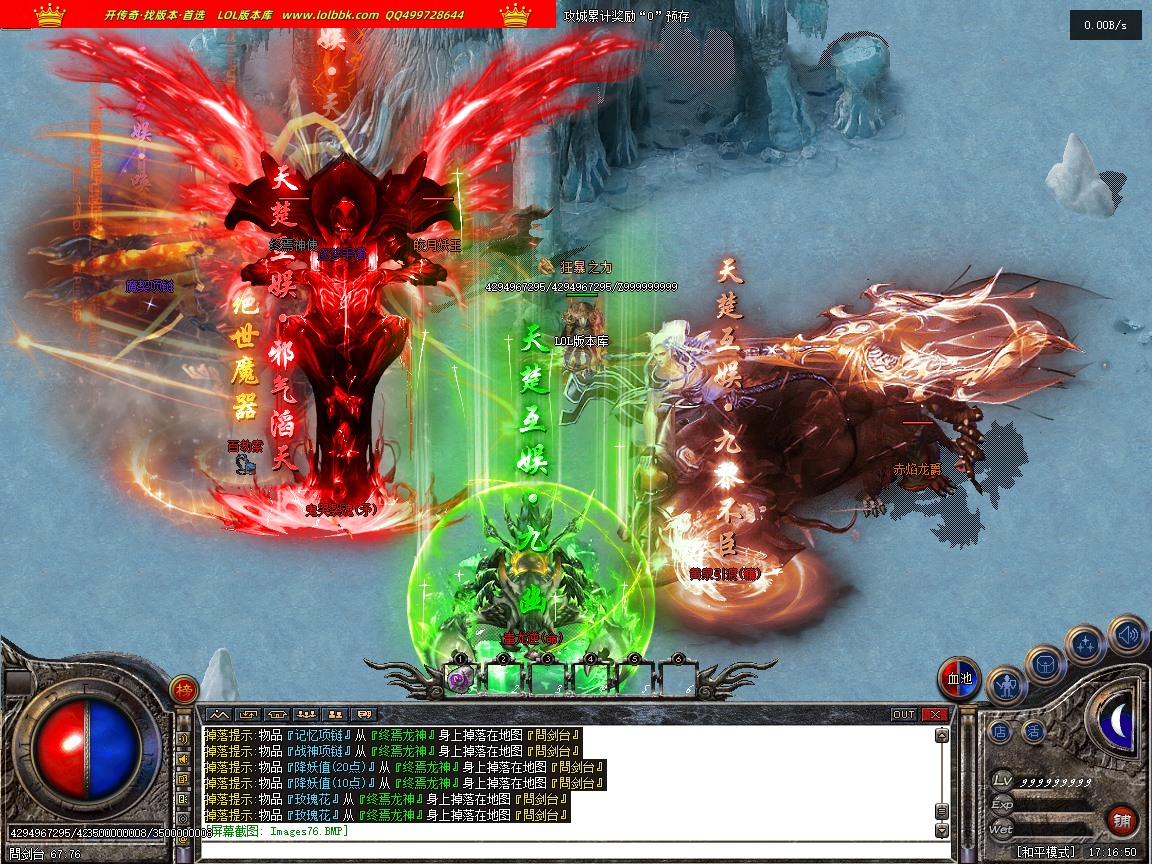
Task: Open the 榜 ranking board button
Action: click(184, 690)
